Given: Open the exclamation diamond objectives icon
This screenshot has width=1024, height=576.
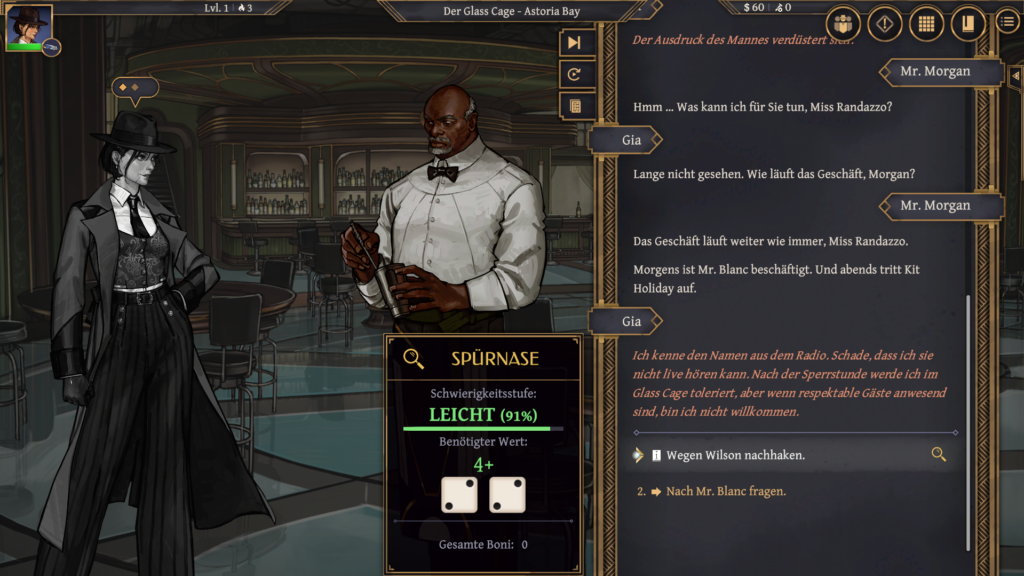Looking at the screenshot, I should pyautogui.click(x=884, y=24).
